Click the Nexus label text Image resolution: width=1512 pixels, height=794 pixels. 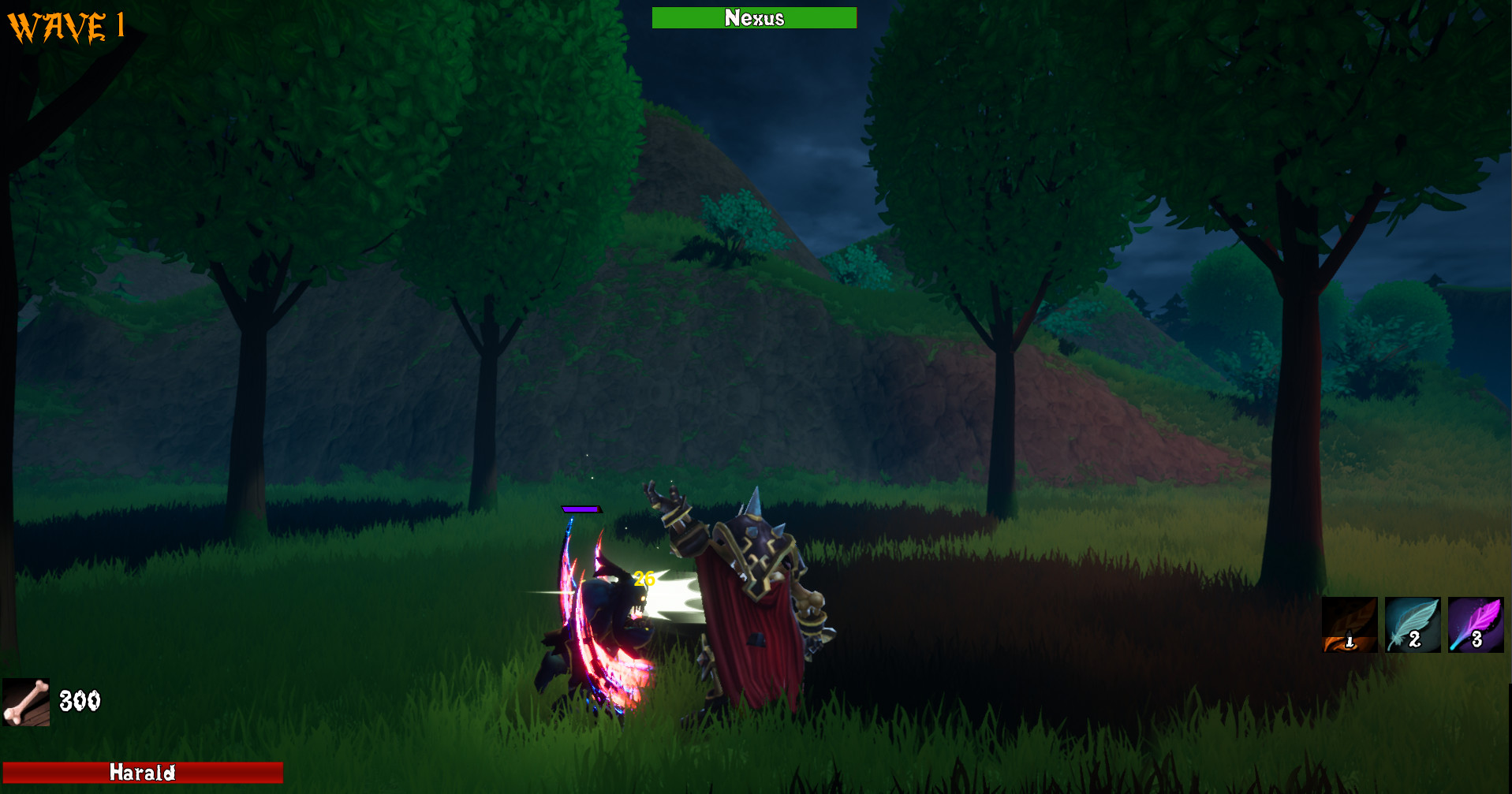click(x=754, y=18)
